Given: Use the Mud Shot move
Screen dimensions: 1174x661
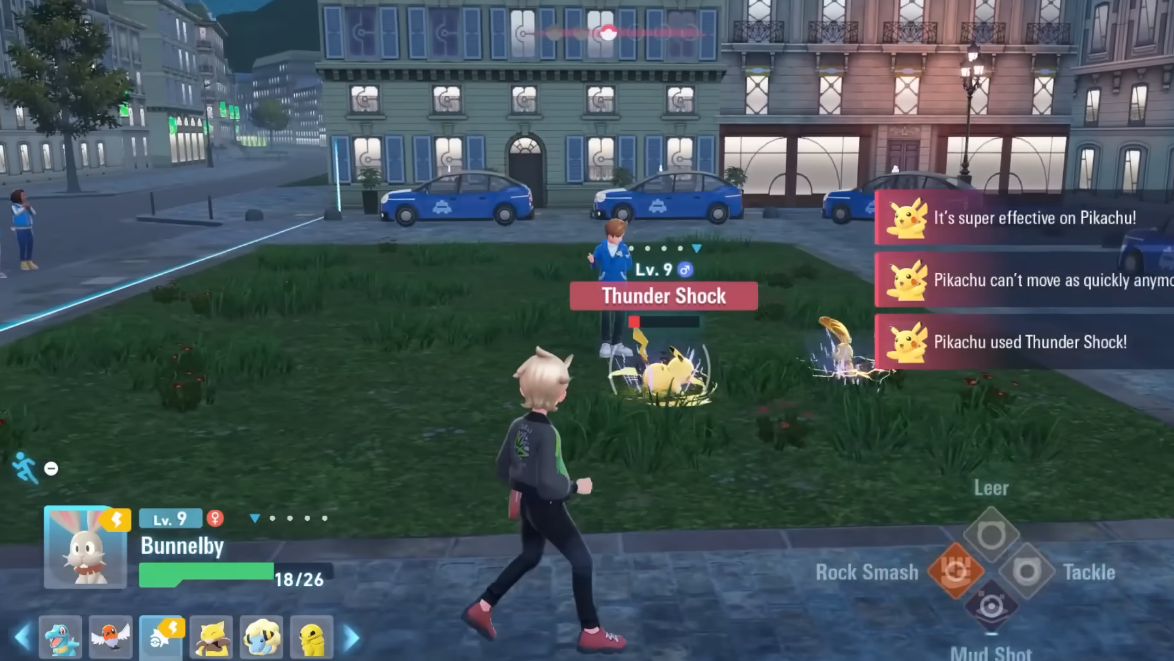Looking at the screenshot, I should pos(991,606).
